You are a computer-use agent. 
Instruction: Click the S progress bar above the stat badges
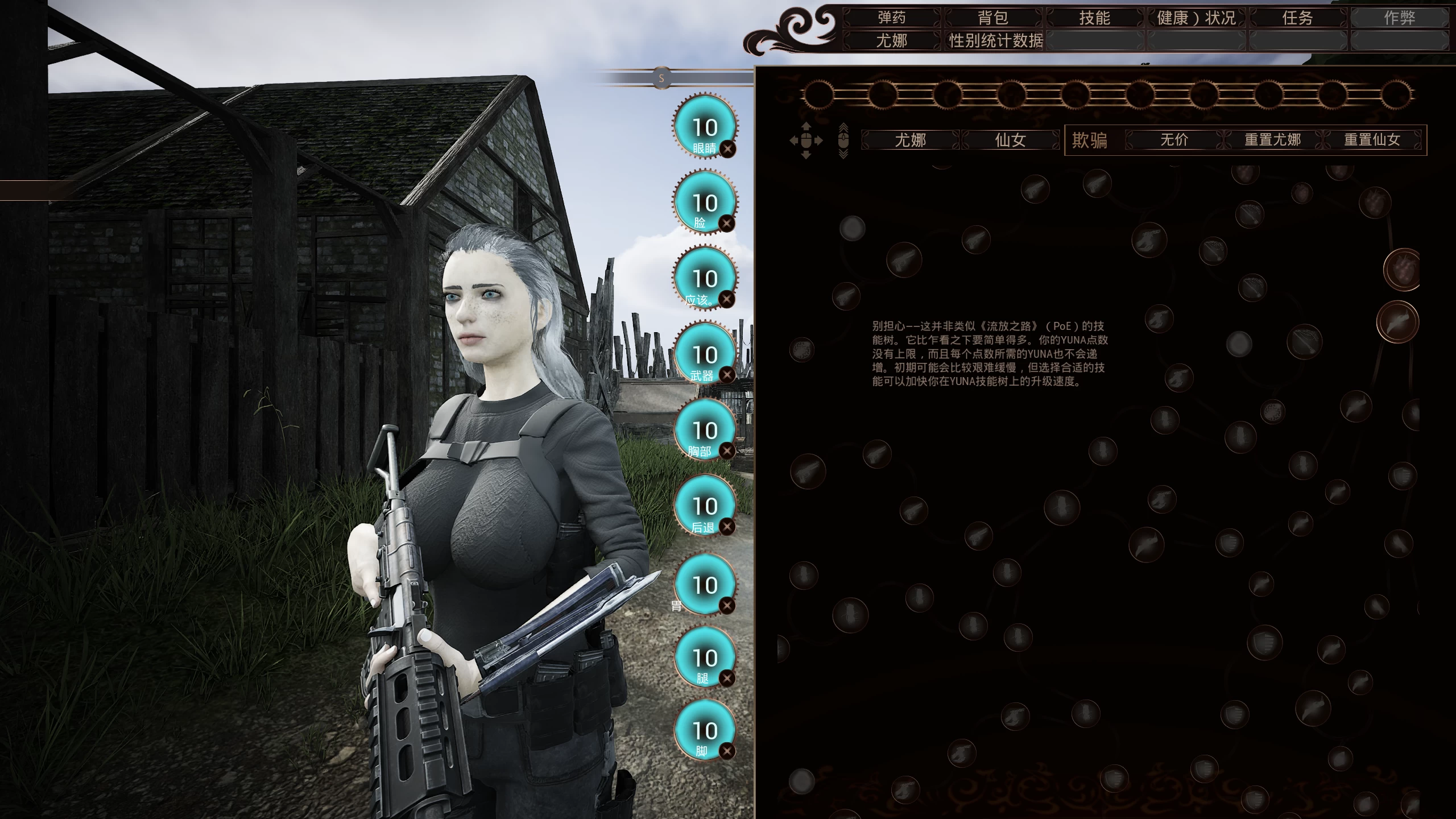click(x=661, y=78)
